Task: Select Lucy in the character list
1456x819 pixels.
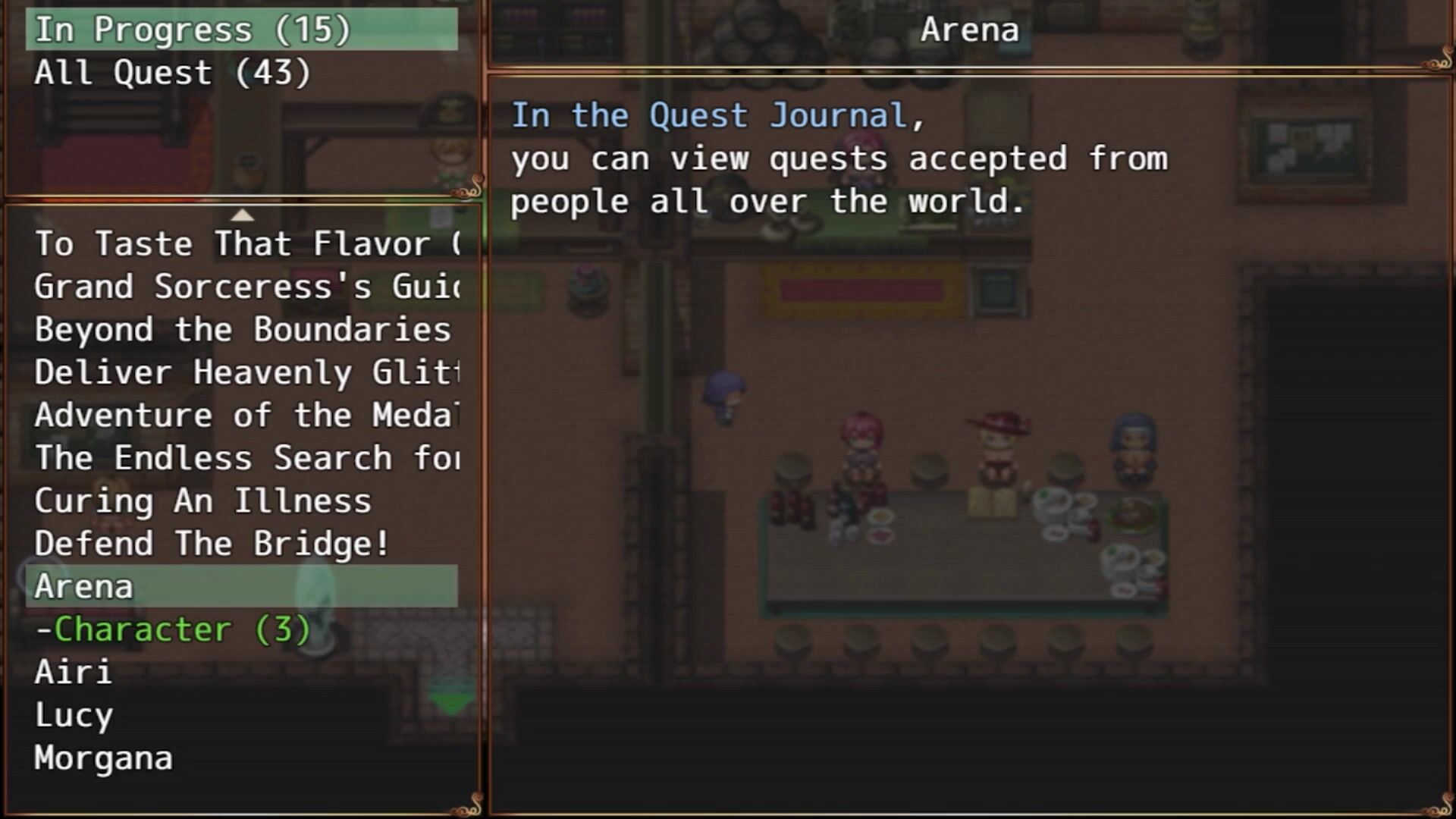Action: 74,716
